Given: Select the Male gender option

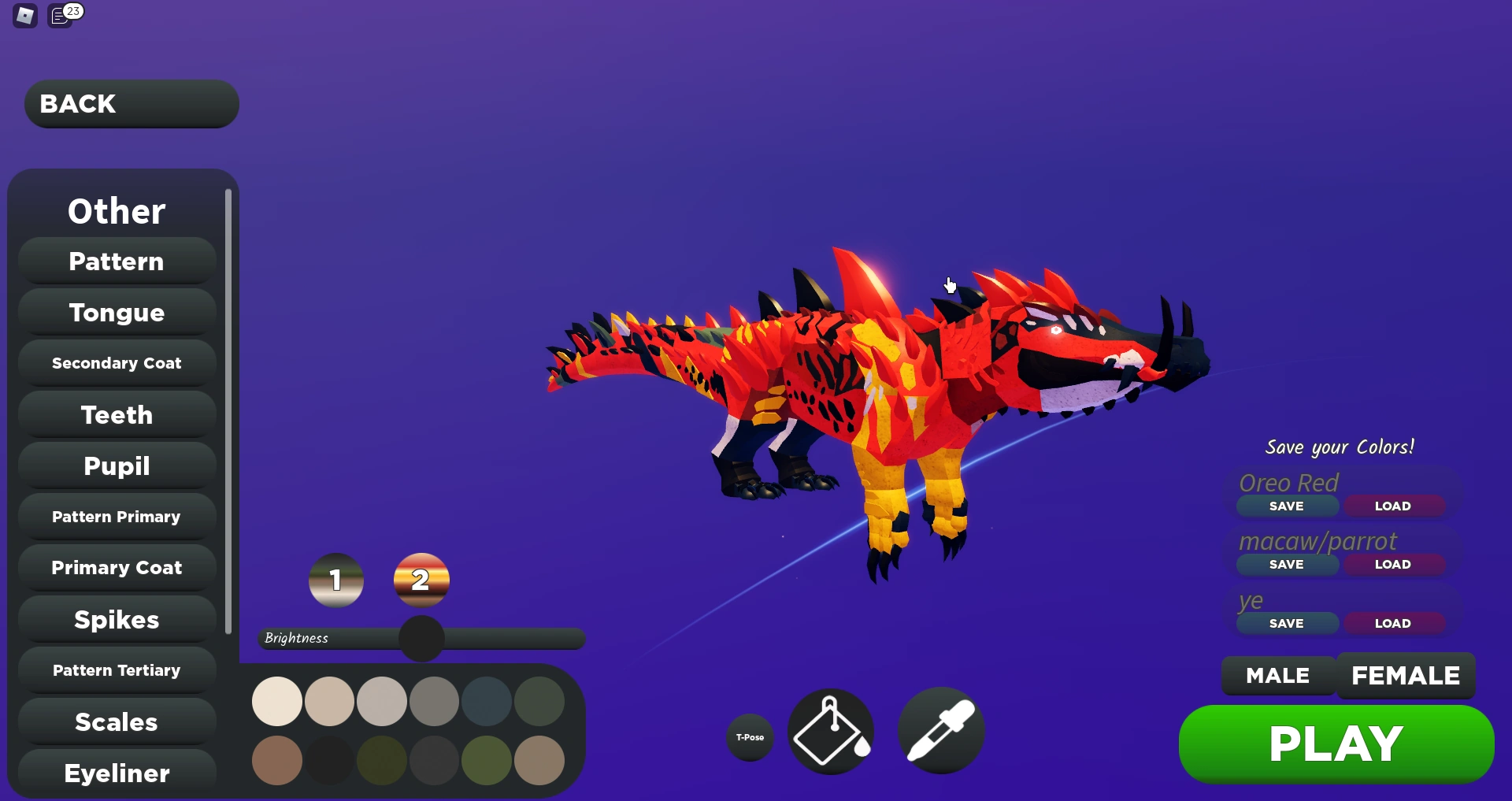Looking at the screenshot, I should tap(1277, 675).
